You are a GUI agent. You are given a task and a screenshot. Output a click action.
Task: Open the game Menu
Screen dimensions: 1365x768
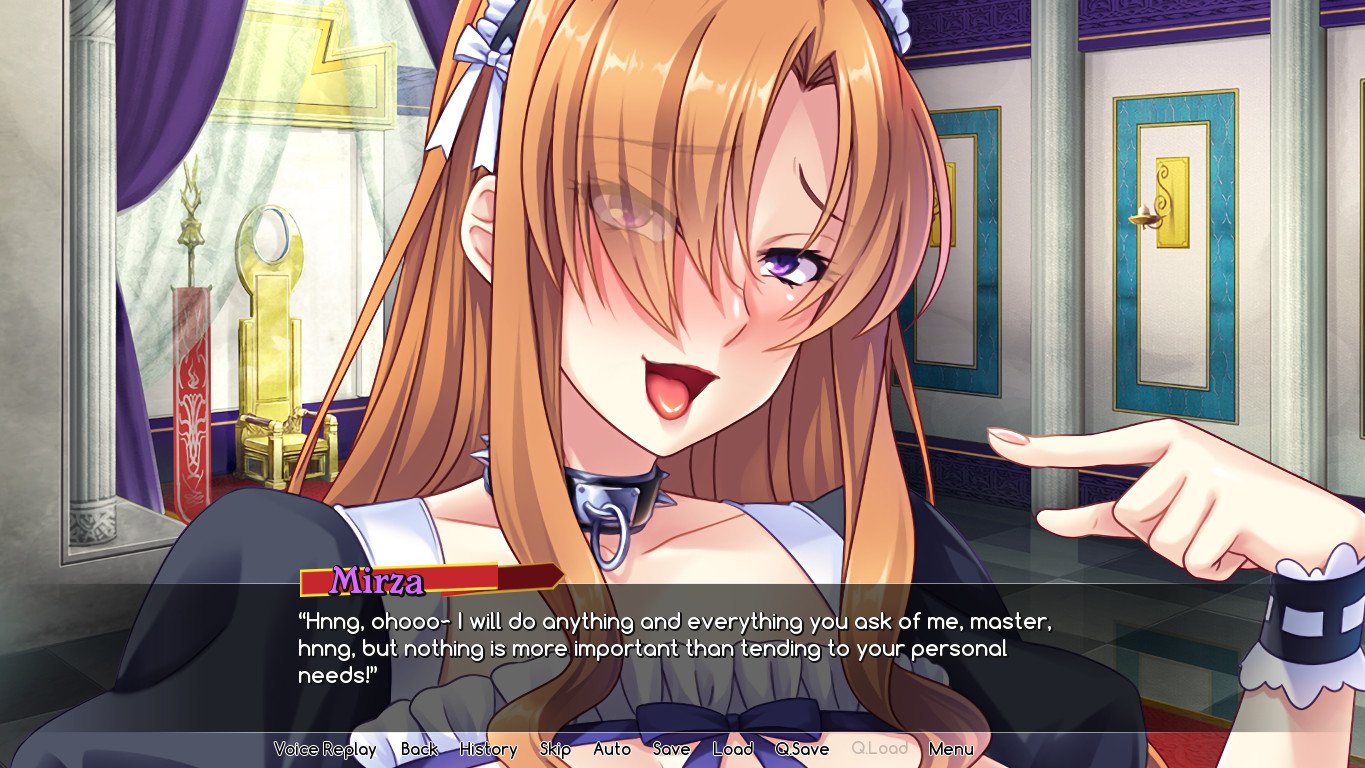pos(951,749)
